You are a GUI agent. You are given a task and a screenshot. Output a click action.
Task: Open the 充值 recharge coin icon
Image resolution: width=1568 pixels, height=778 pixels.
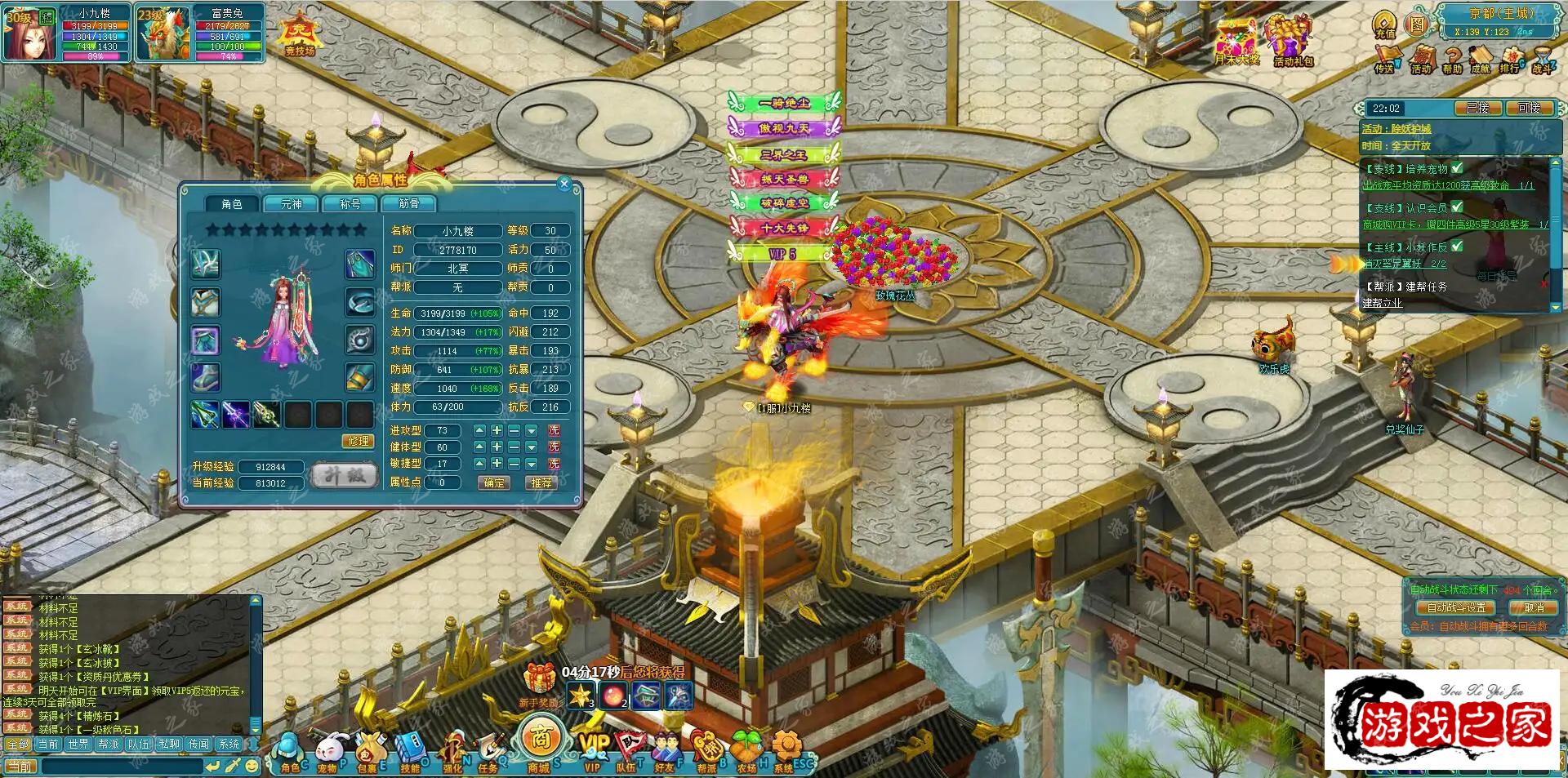click(x=1385, y=24)
